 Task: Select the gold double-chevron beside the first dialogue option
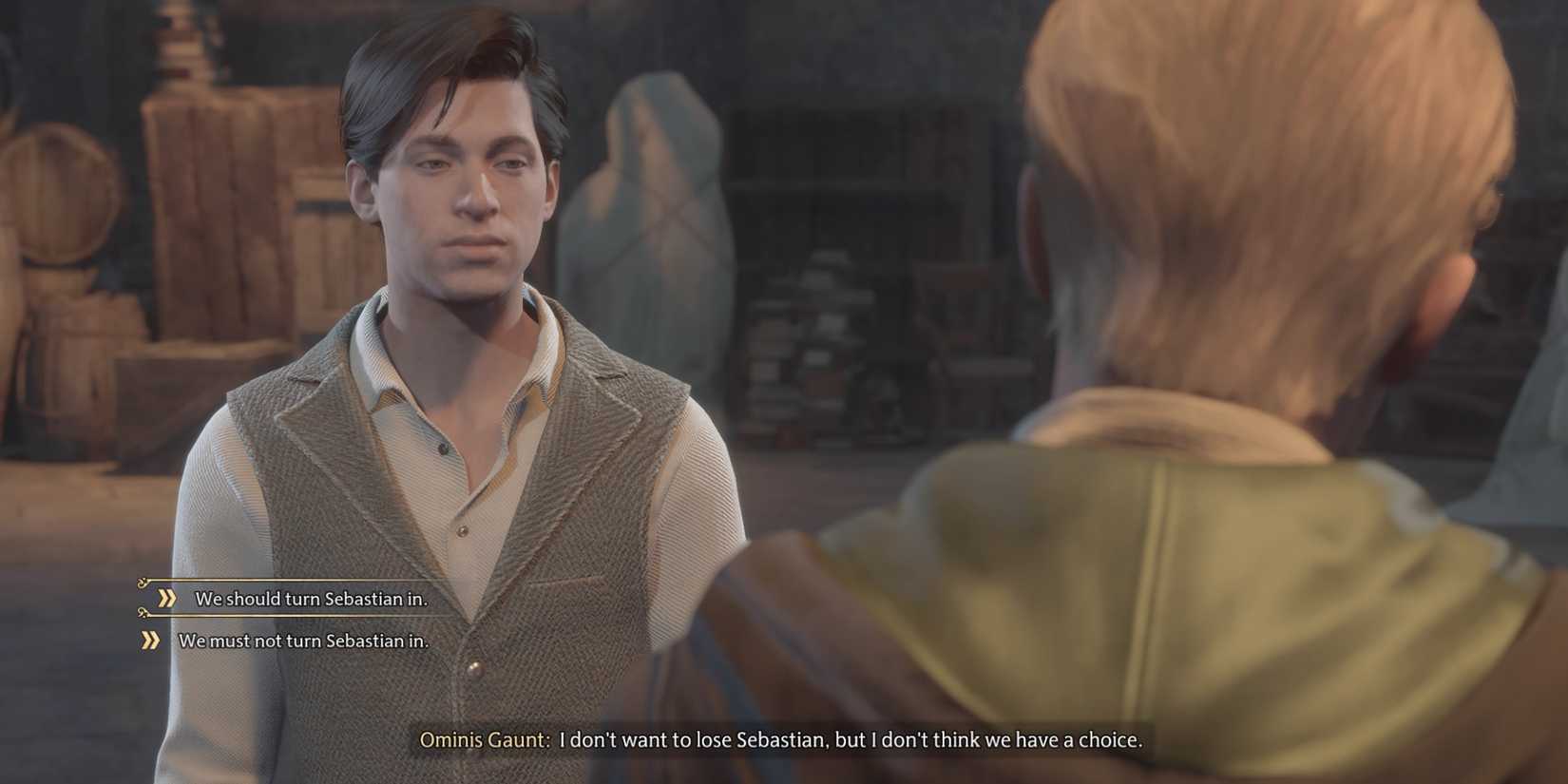(167, 600)
